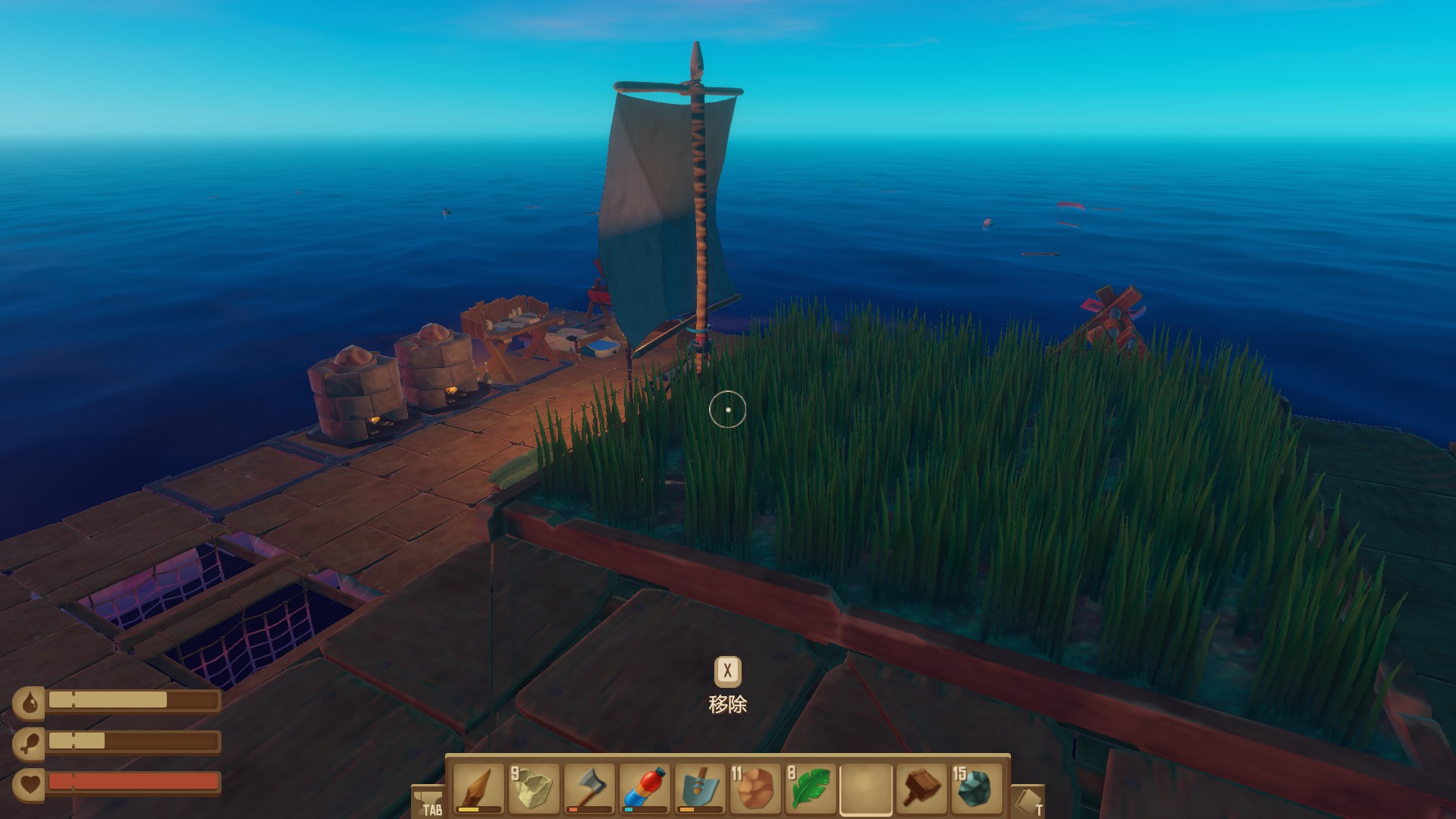This screenshot has height=819, width=1456.
Task: Select the wooden spear hotbar slot
Action: pyautogui.click(x=478, y=789)
